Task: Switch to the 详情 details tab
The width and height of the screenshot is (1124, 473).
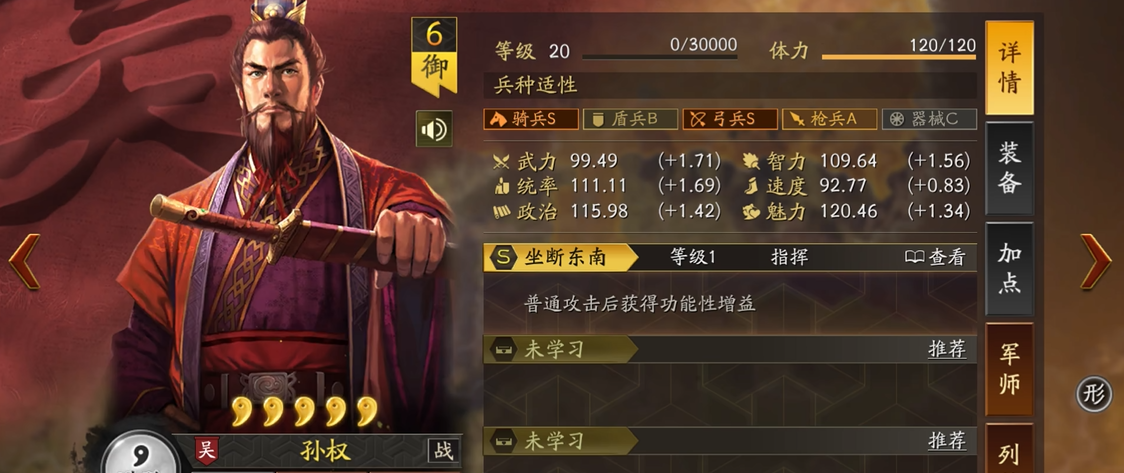Action: [x=1009, y=68]
